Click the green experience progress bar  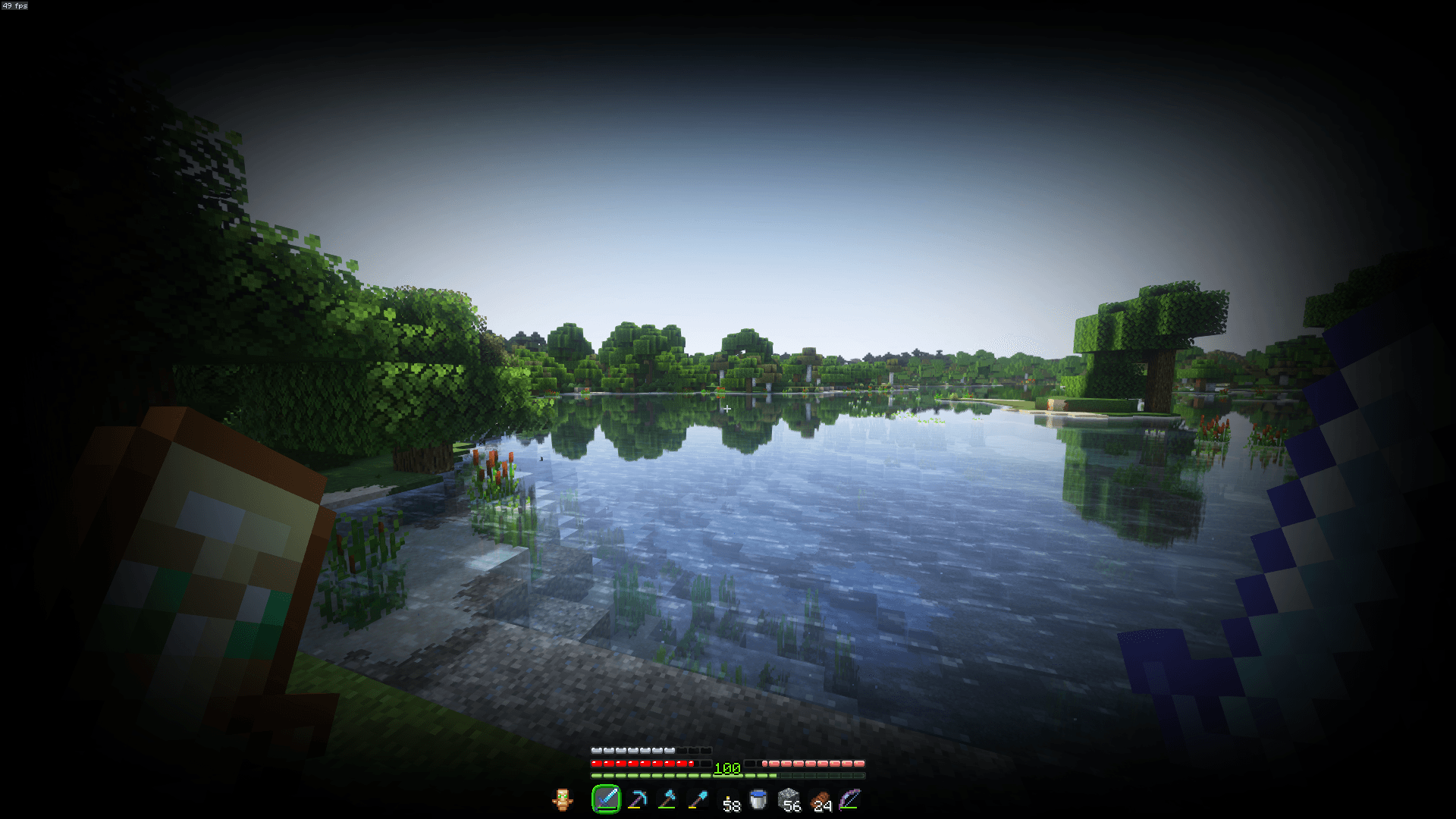[x=667, y=775]
